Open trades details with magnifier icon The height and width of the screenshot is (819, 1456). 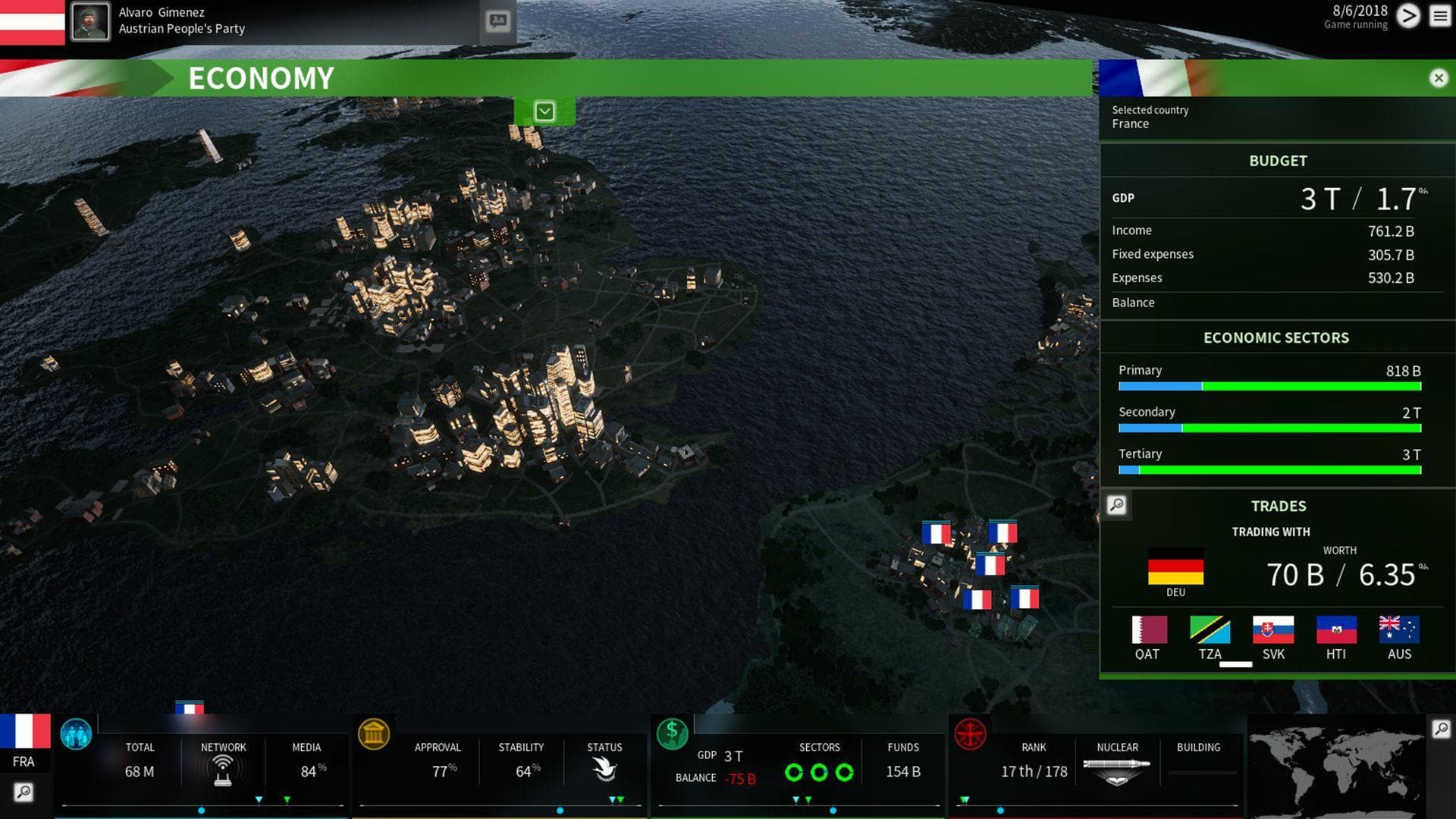(1116, 505)
